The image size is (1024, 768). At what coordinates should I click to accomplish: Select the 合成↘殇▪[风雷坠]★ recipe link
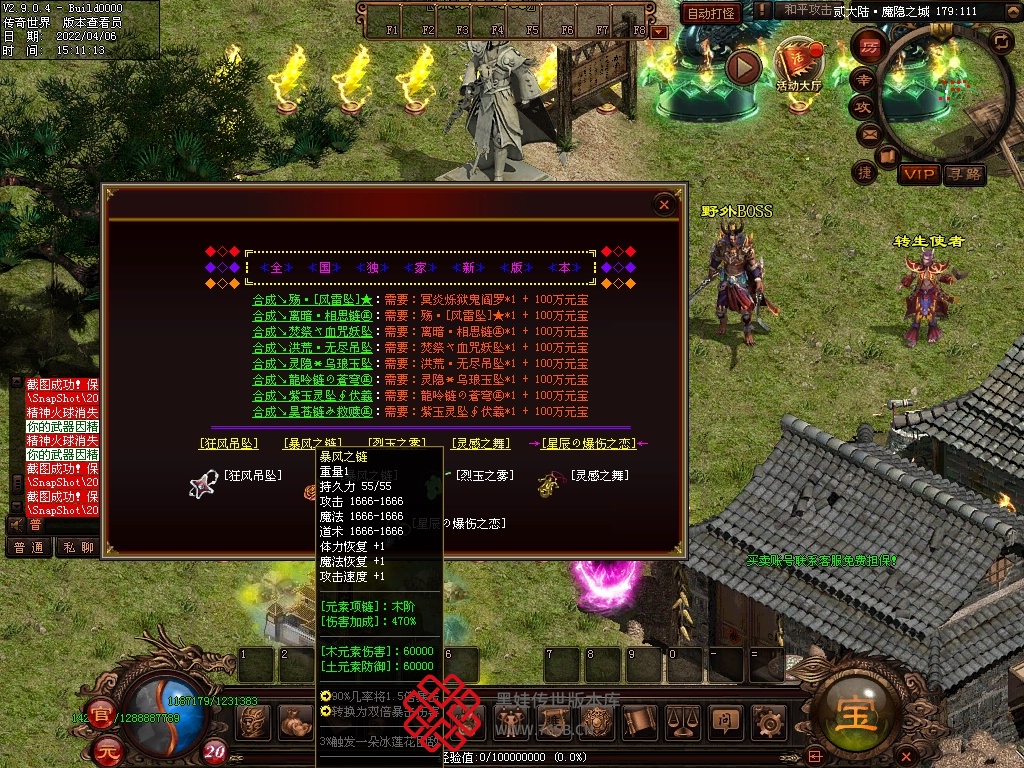312,299
